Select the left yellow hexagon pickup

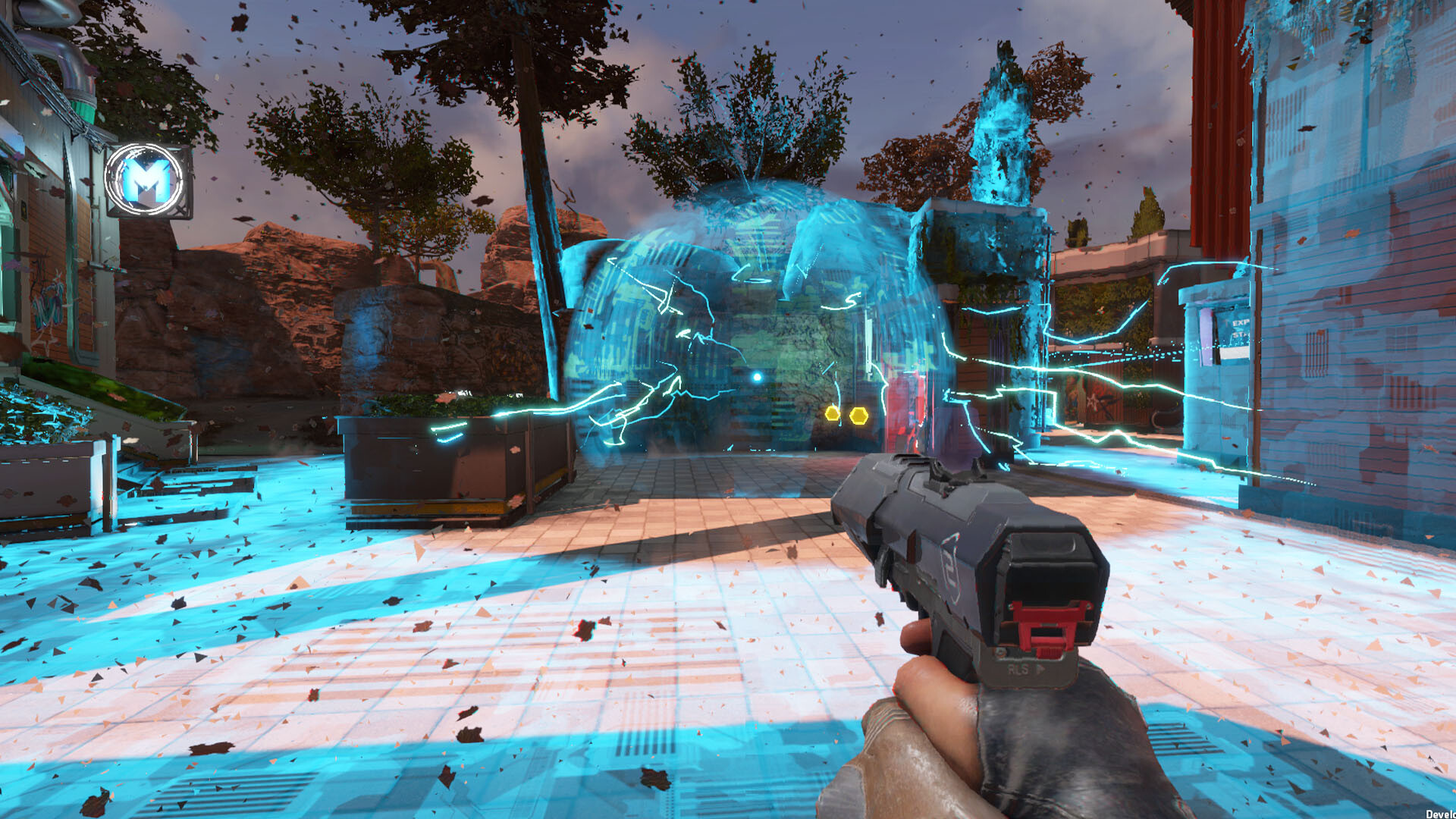tap(832, 414)
